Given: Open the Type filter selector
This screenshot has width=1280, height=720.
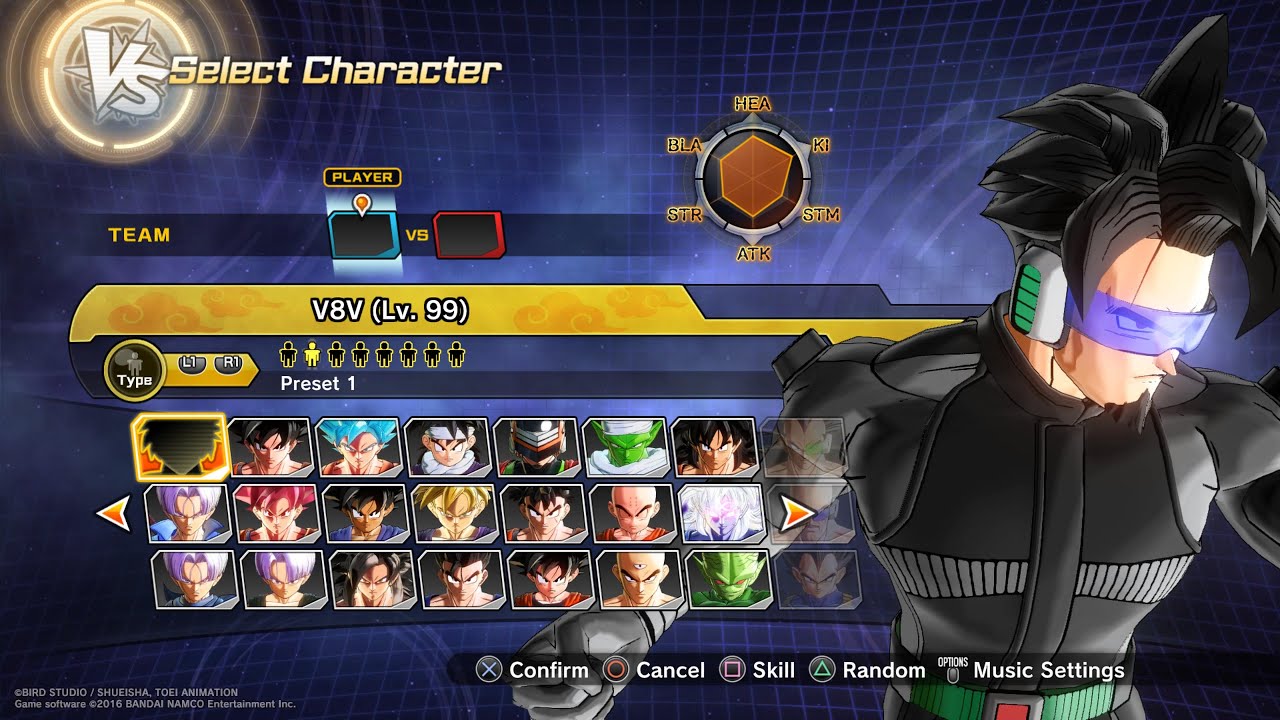Looking at the screenshot, I should pyautogui.click(x=134, y=371).
